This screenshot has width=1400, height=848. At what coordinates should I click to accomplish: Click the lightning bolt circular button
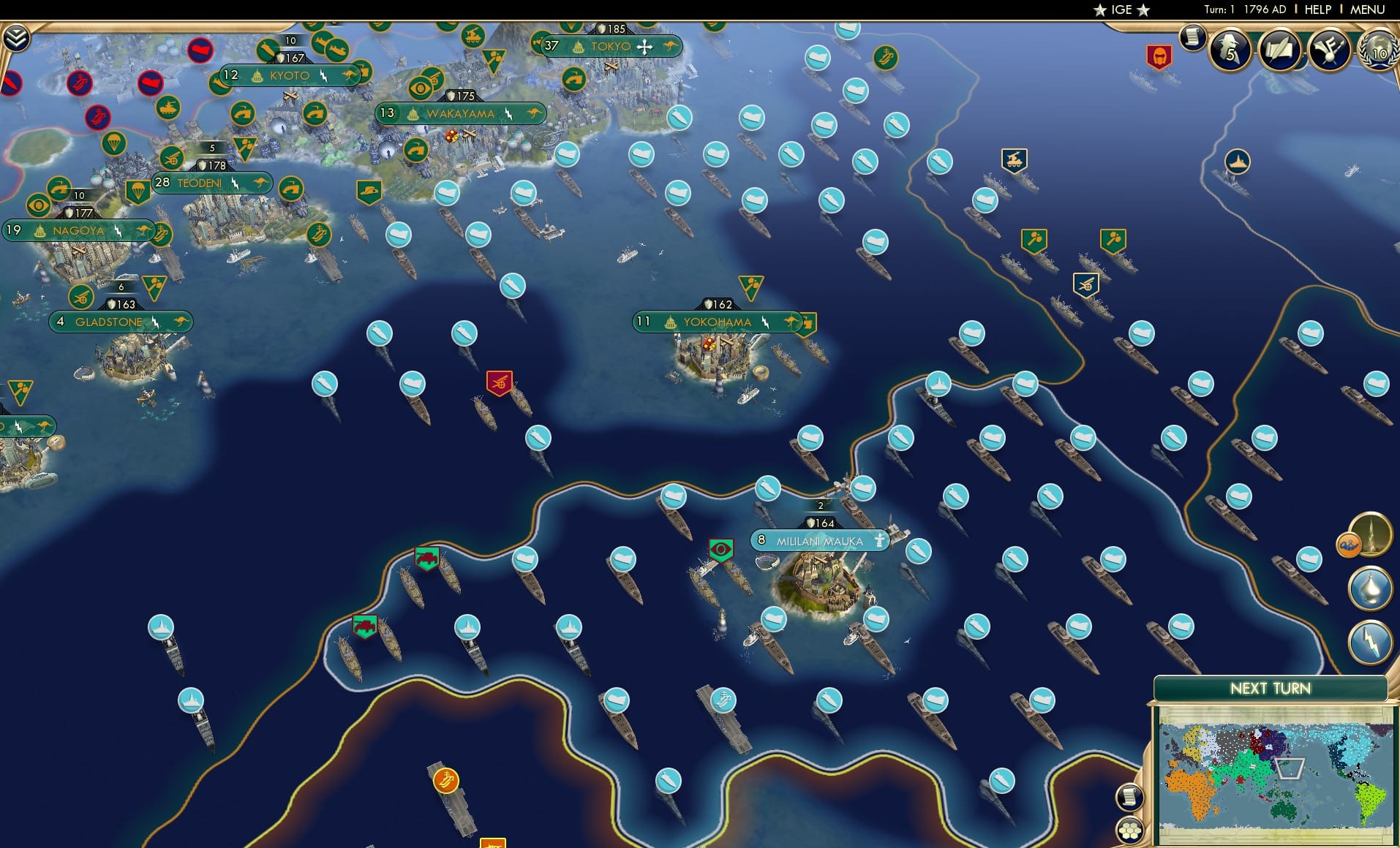tap(1370, 641)
